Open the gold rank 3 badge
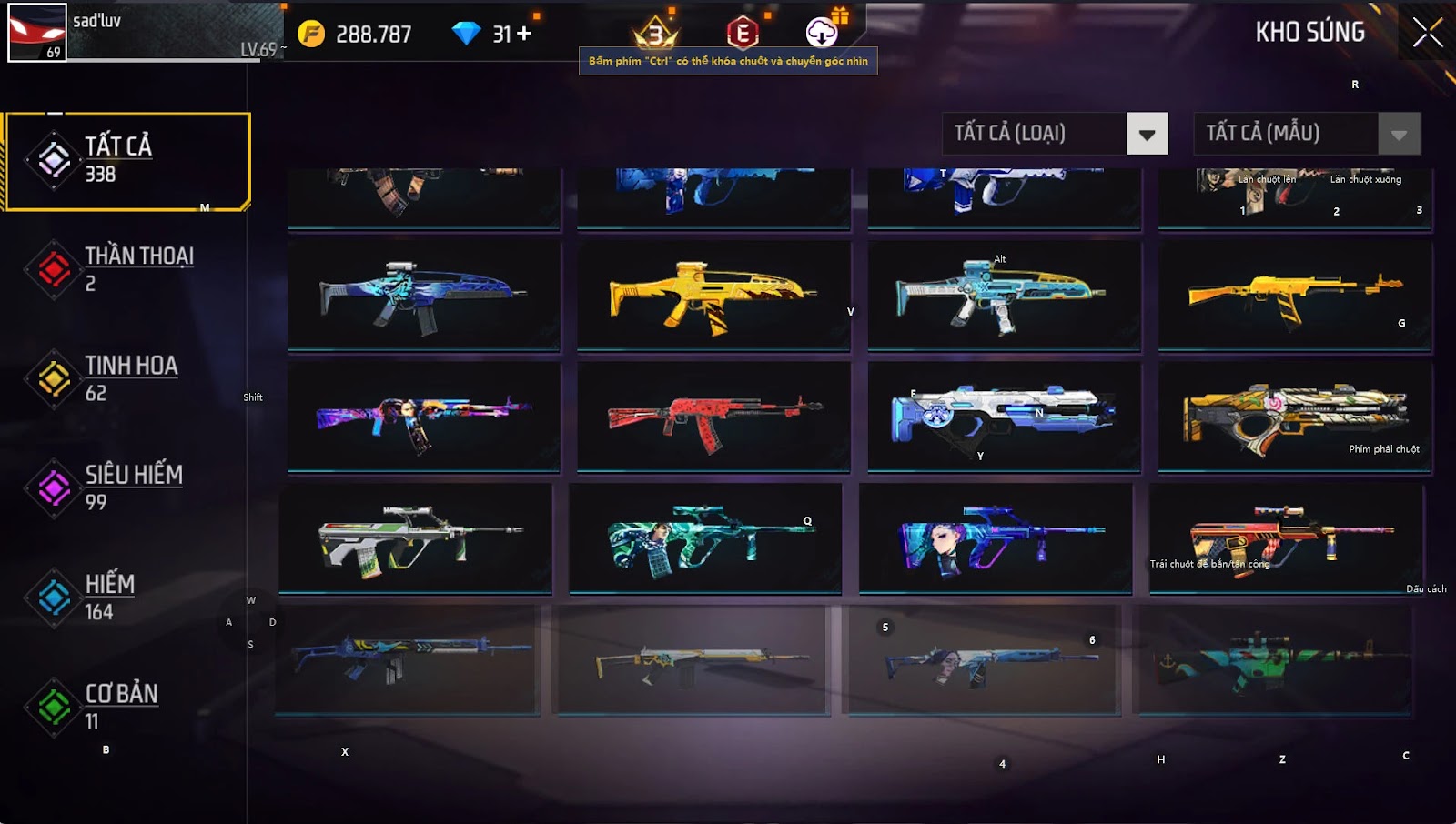The width and height of the screenshot is (1456, 824). (x=655, y=35)
